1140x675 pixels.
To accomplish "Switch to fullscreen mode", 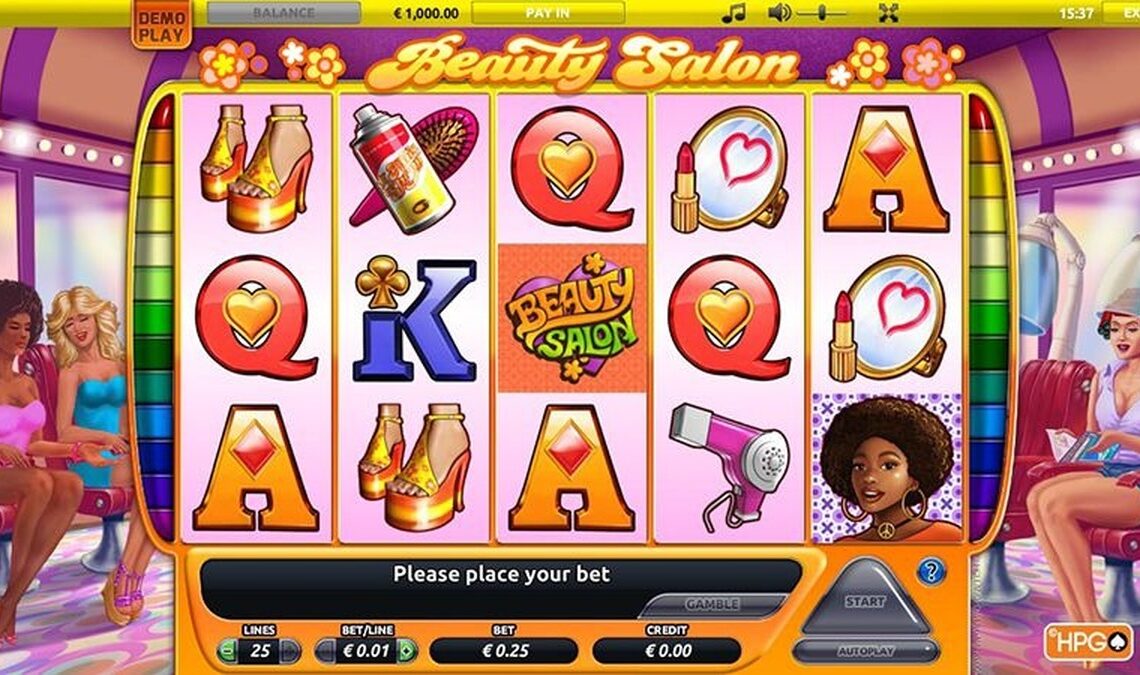I will click(x=889, y=13).
